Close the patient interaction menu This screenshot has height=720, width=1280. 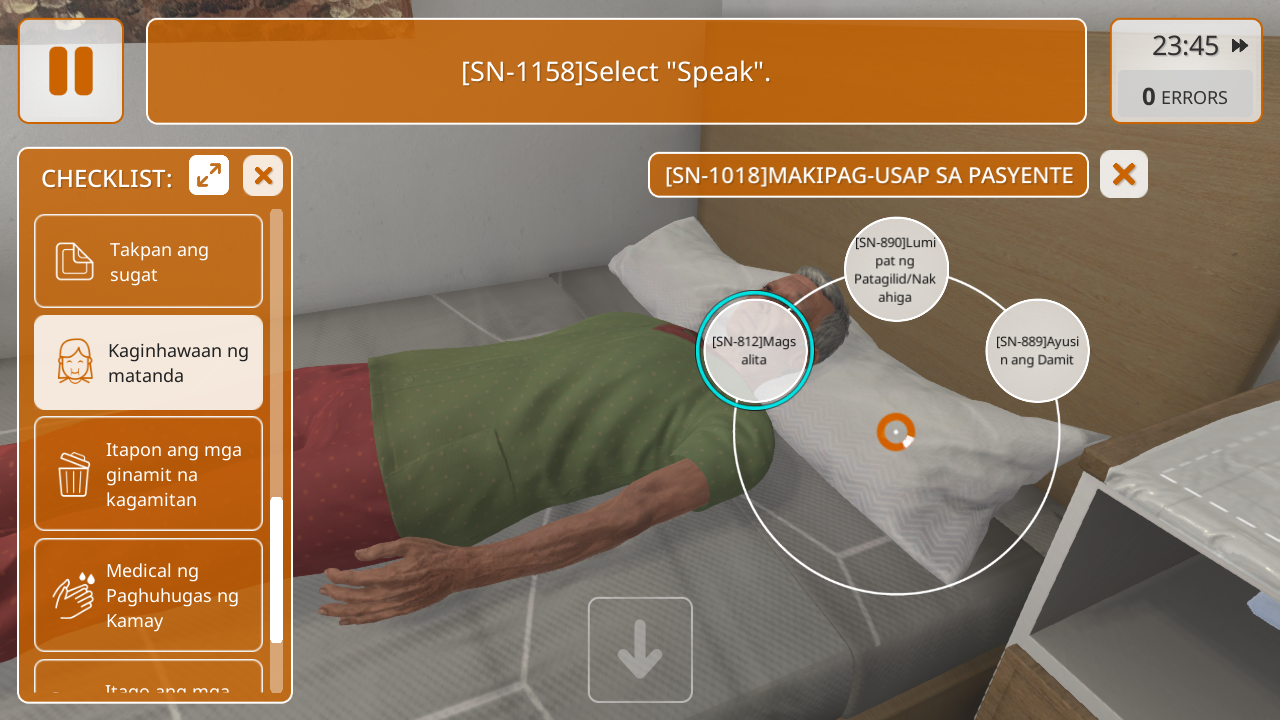(x=1124, y=174)
